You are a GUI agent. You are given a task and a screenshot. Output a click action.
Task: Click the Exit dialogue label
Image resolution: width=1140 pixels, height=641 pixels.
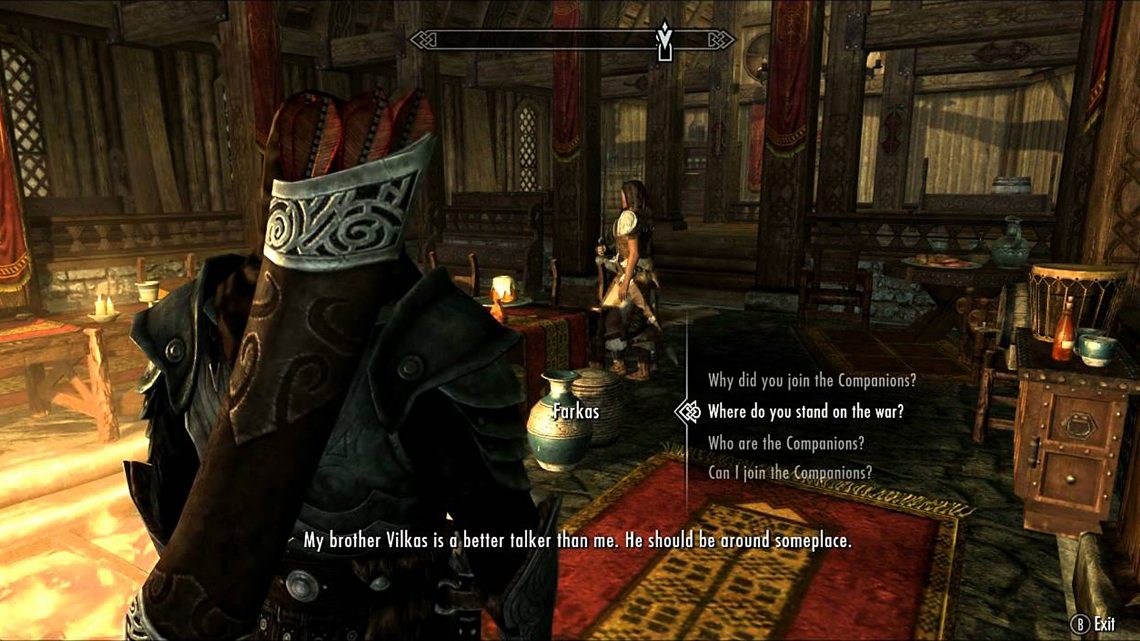1103,623
